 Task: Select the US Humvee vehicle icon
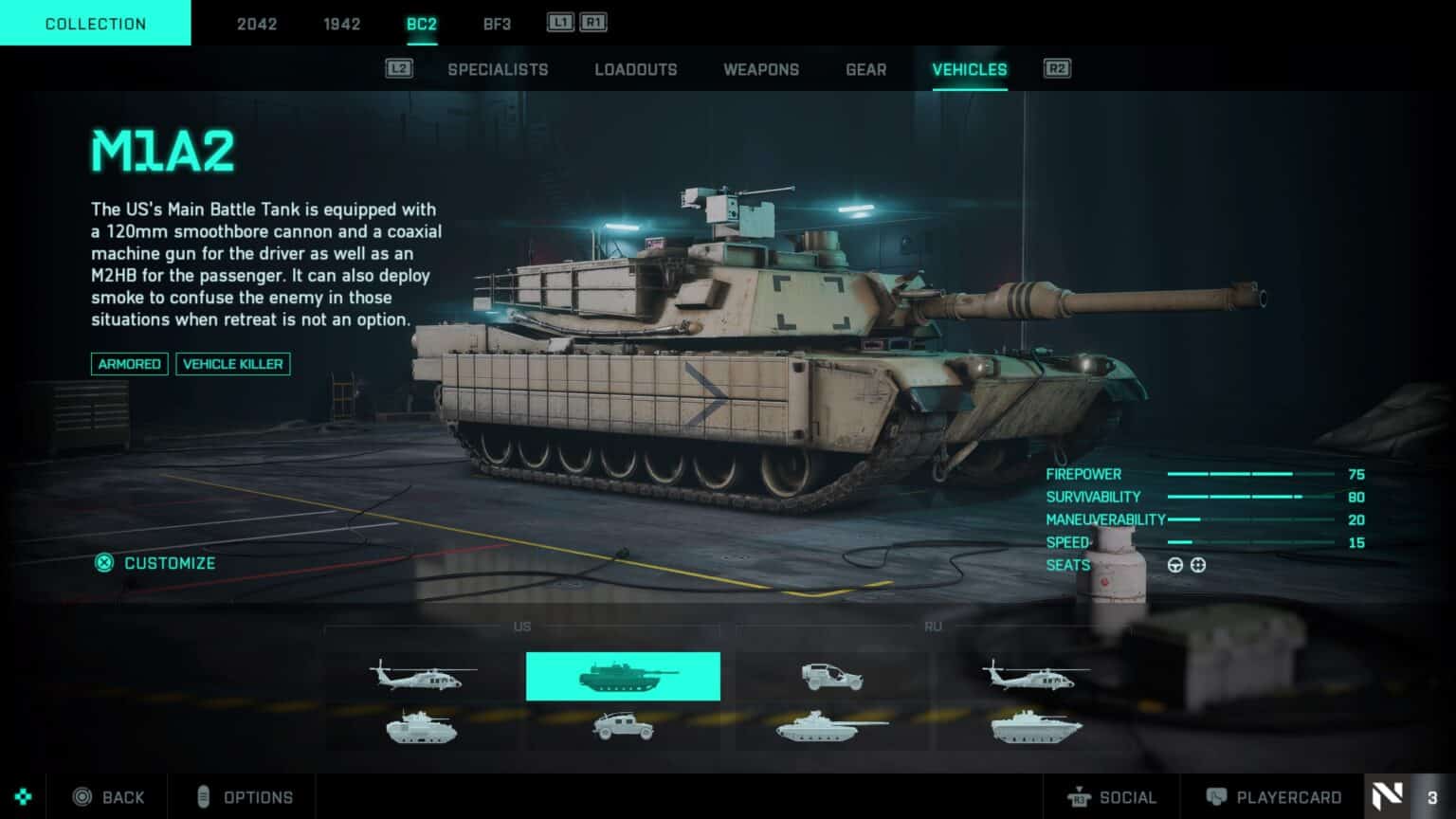[x=623, y=728]
